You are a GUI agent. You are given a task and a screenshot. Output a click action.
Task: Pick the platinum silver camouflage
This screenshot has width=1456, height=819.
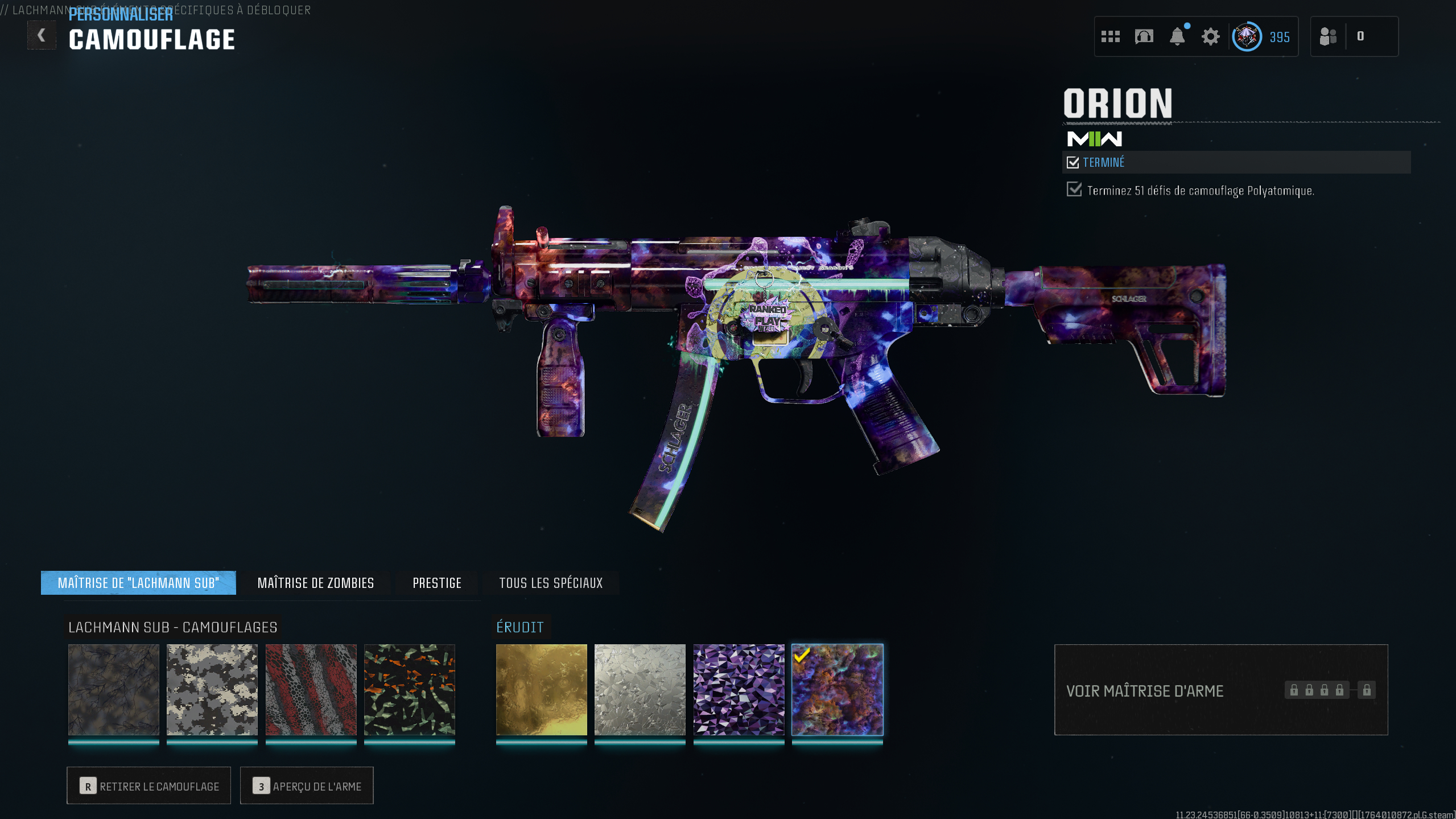tap(640, 689)
